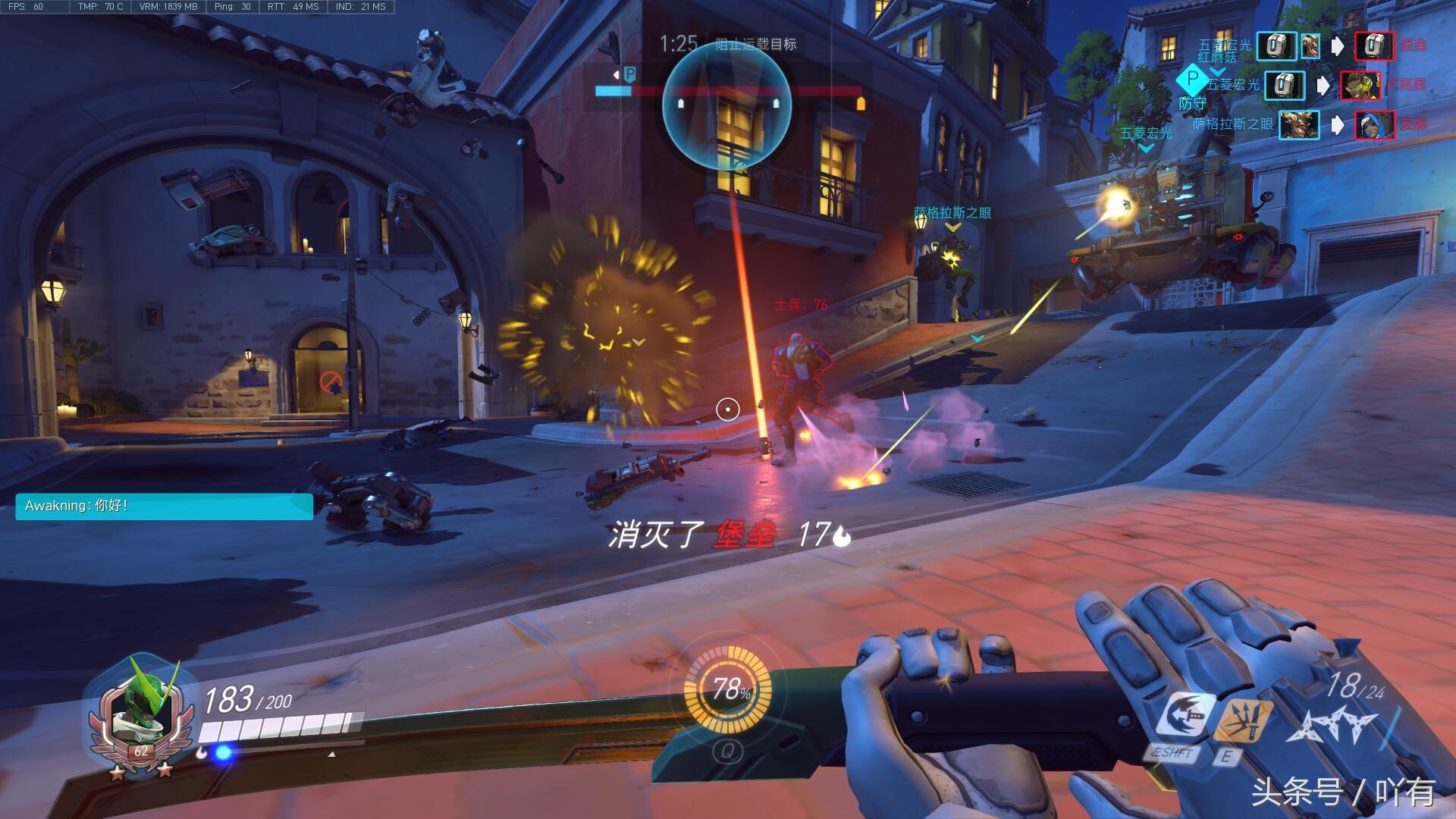Click the Dragonblade ultimate charge meter
The width and height of the screenshot is (1456, 819).
coord(728,689)
